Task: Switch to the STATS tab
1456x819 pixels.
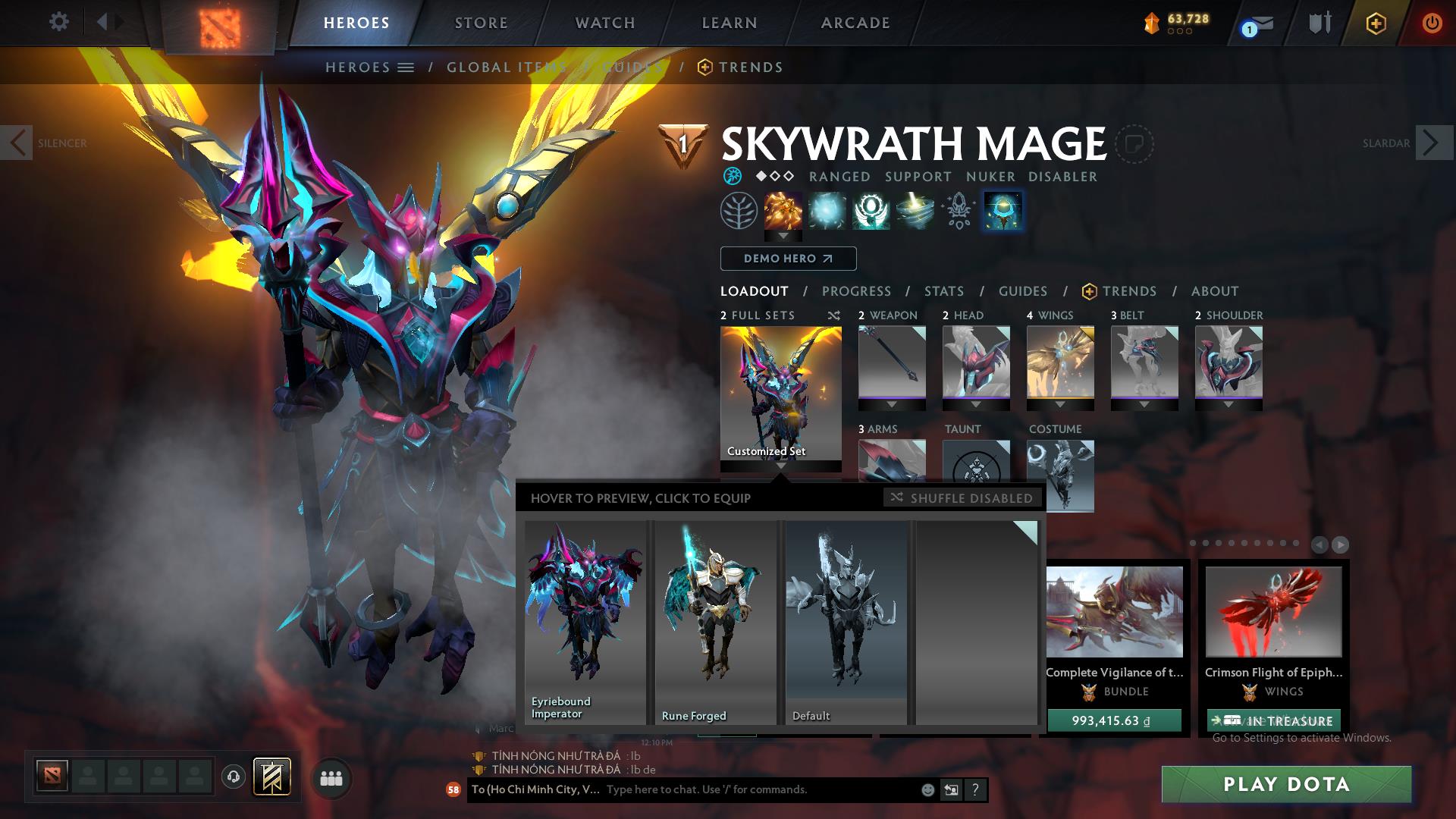Action: click(x=943, y=290)
